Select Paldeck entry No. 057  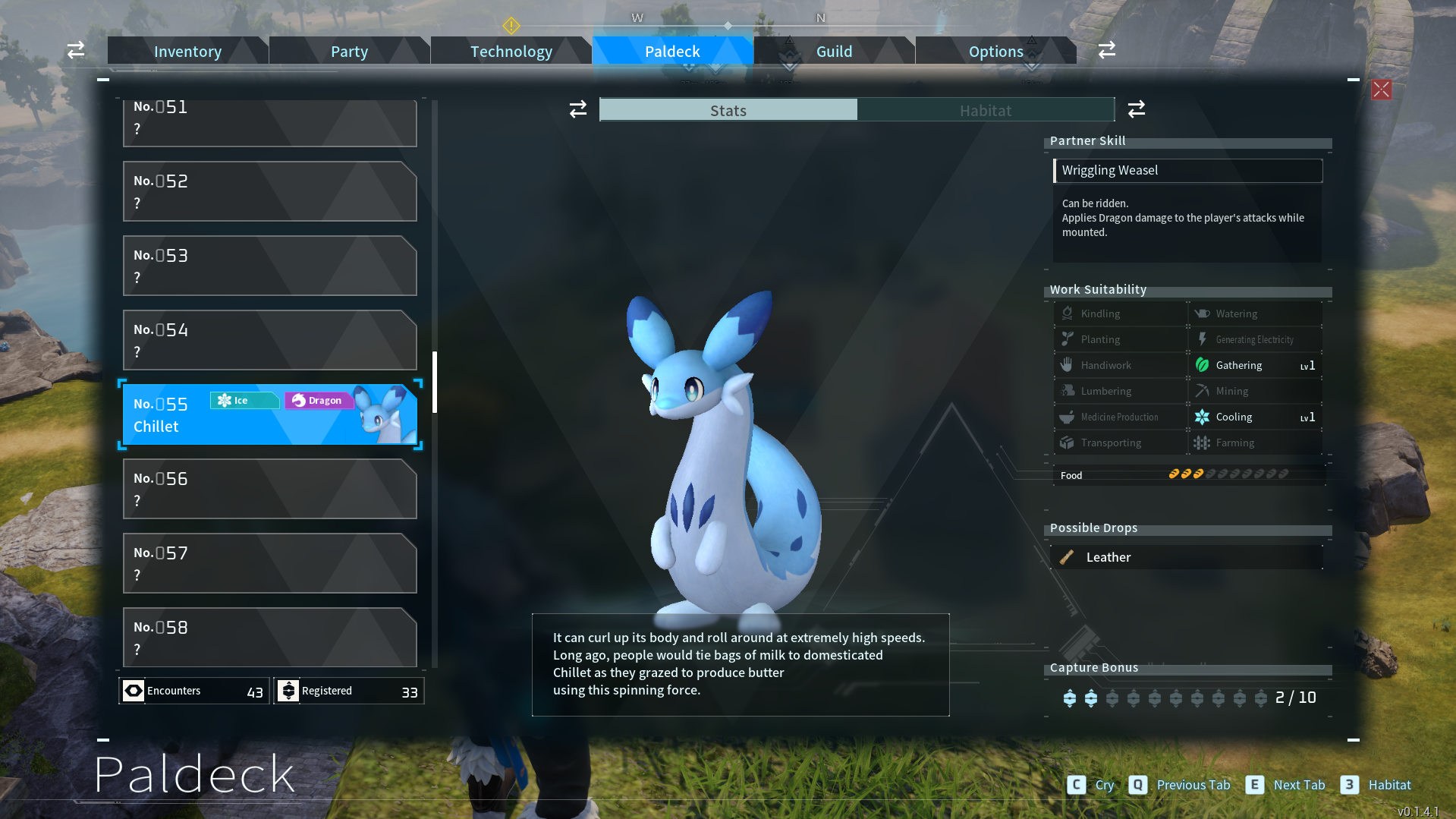coord(269,563)
